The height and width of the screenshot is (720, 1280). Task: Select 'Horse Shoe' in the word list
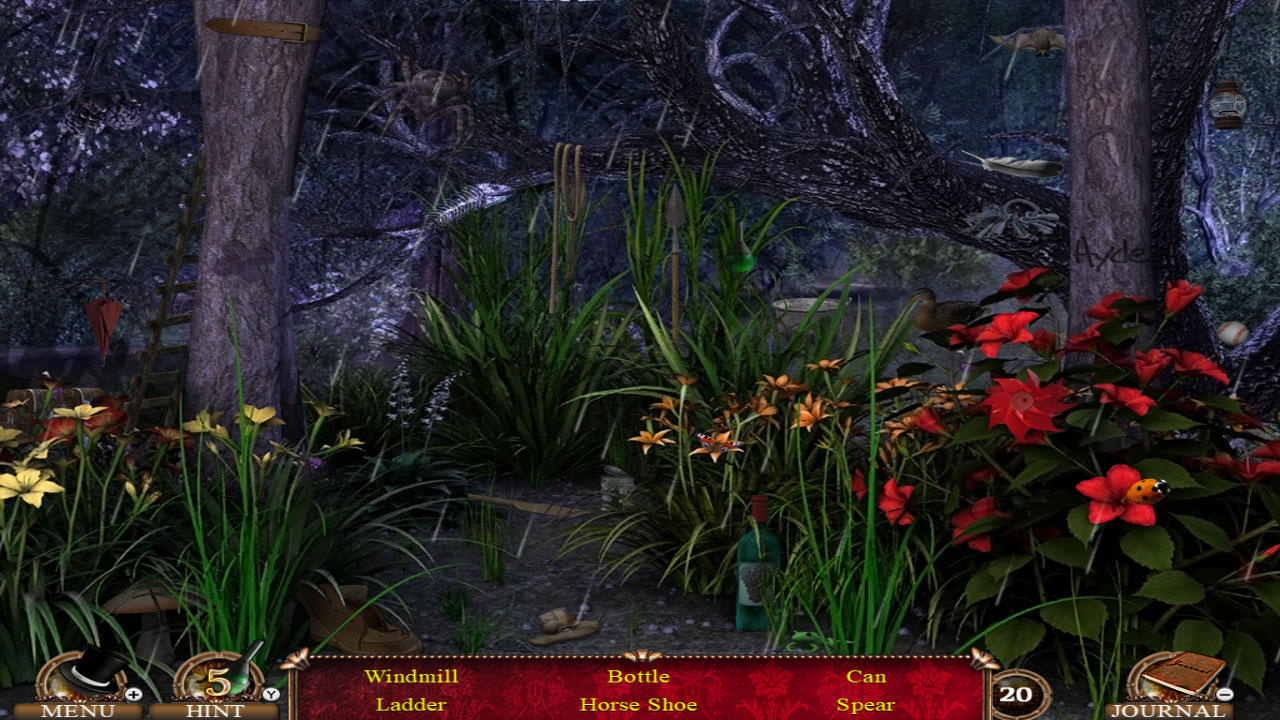640,704
